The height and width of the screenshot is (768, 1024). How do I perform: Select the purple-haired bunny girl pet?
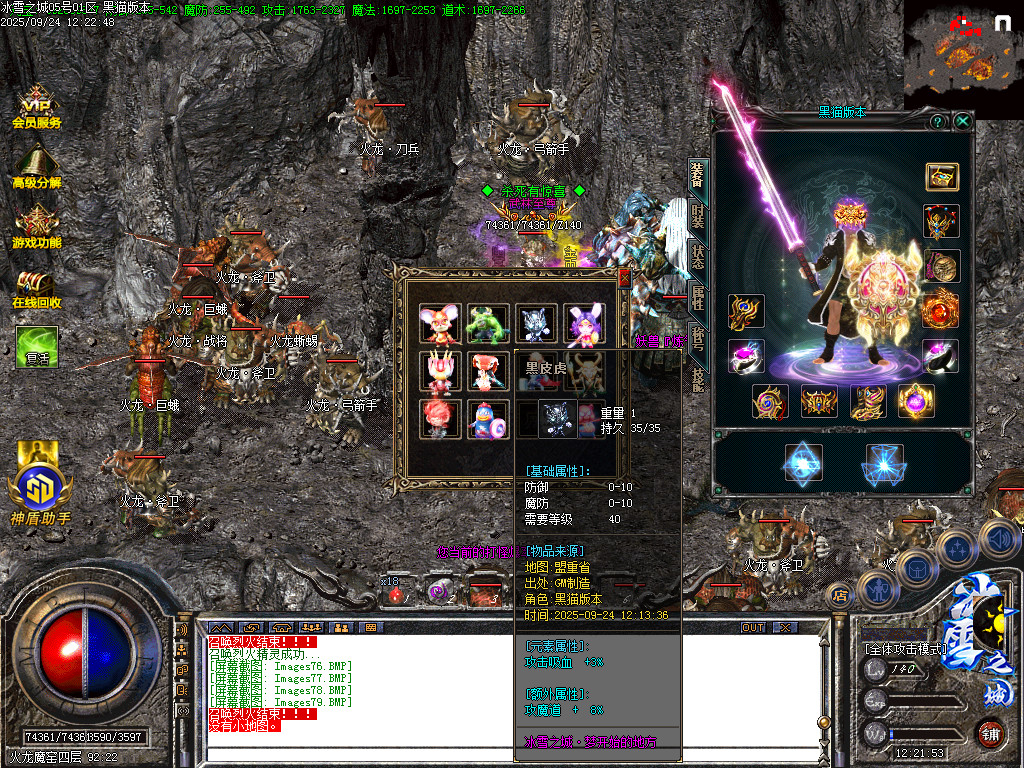tap(584, 324)
